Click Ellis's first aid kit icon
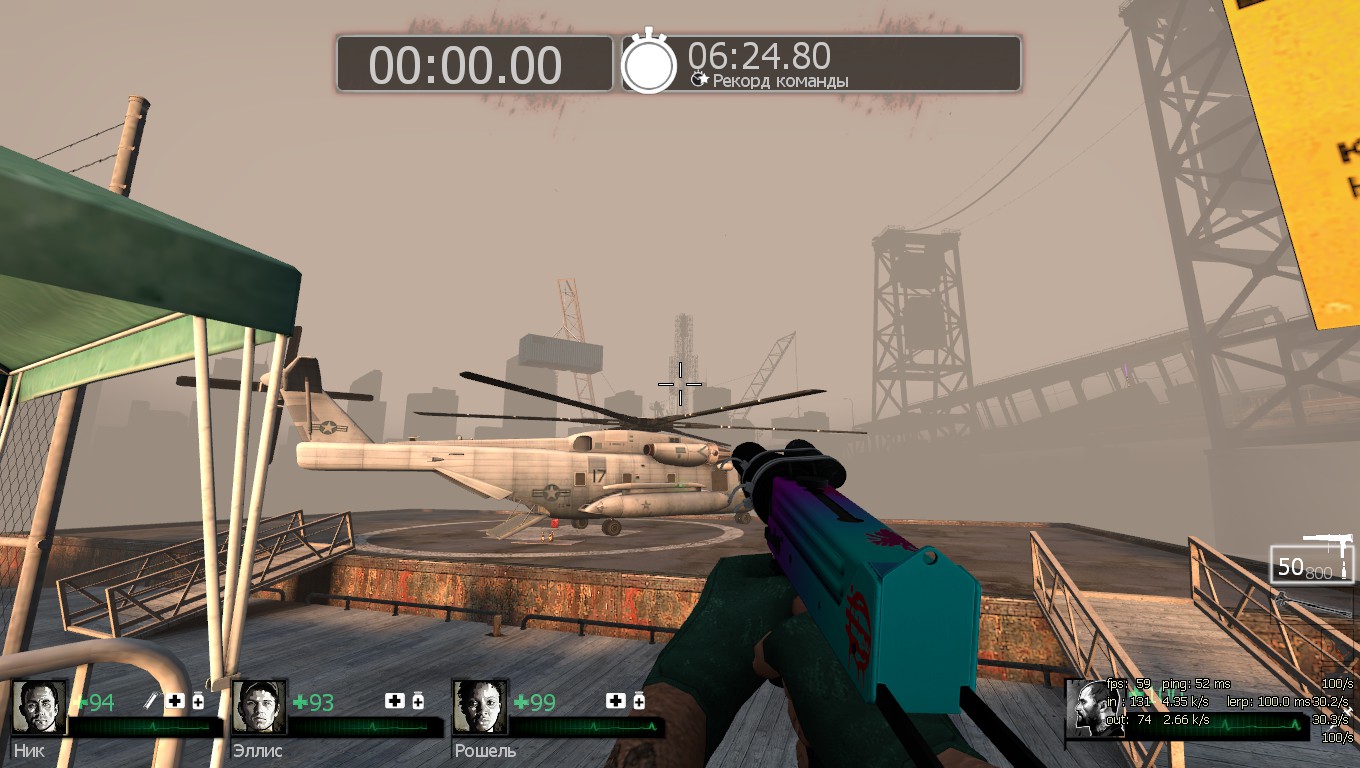 (395, 701)
